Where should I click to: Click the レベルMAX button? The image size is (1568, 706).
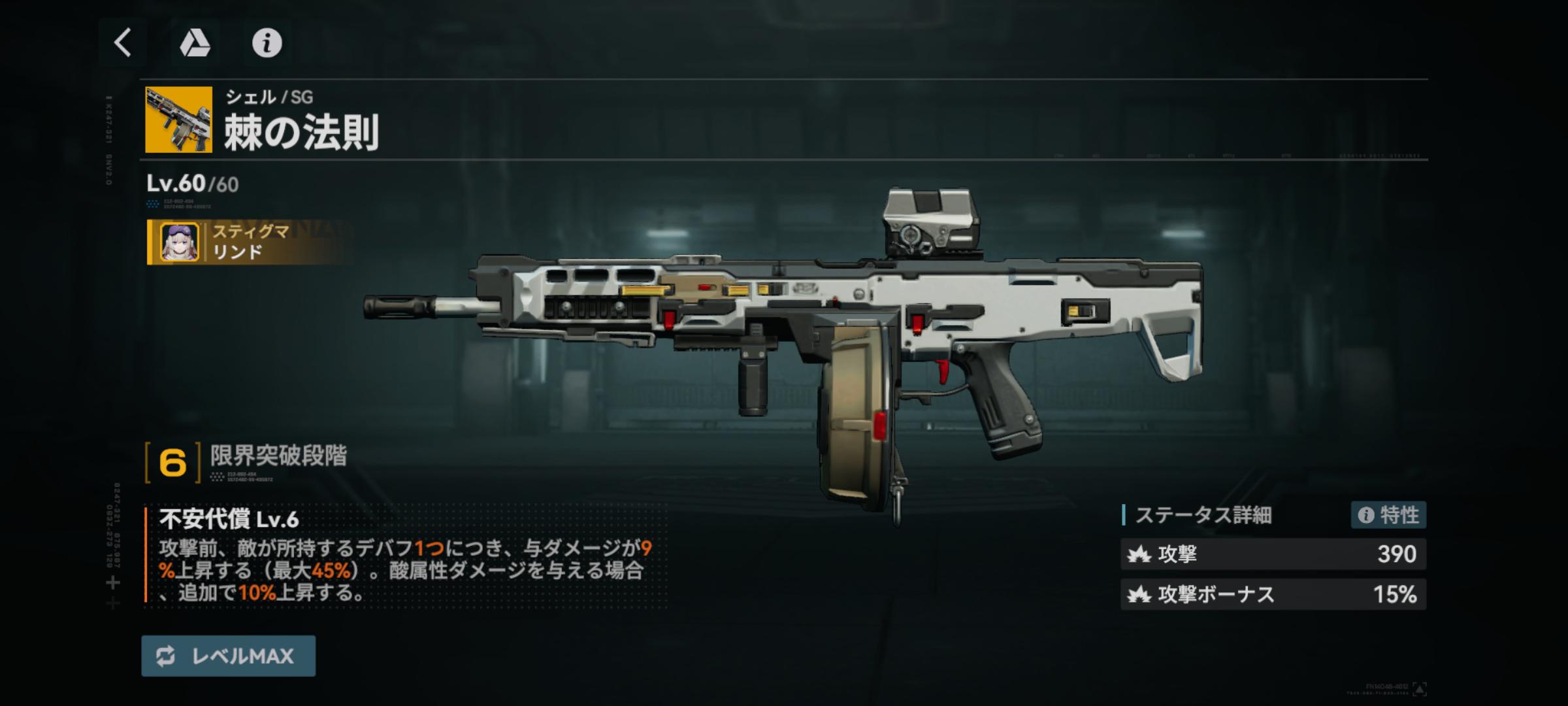pyautogui.click(x=228, y=656)
